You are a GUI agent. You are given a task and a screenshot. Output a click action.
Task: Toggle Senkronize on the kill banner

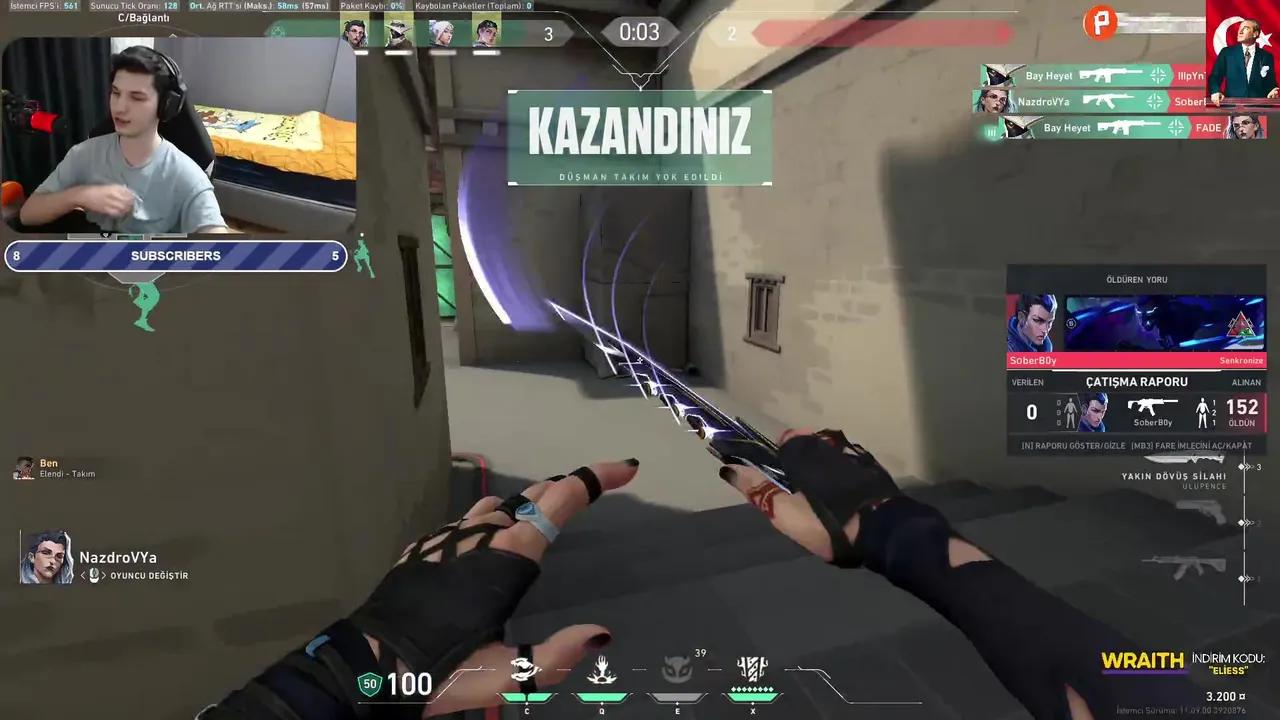[x=1240, y=359]
